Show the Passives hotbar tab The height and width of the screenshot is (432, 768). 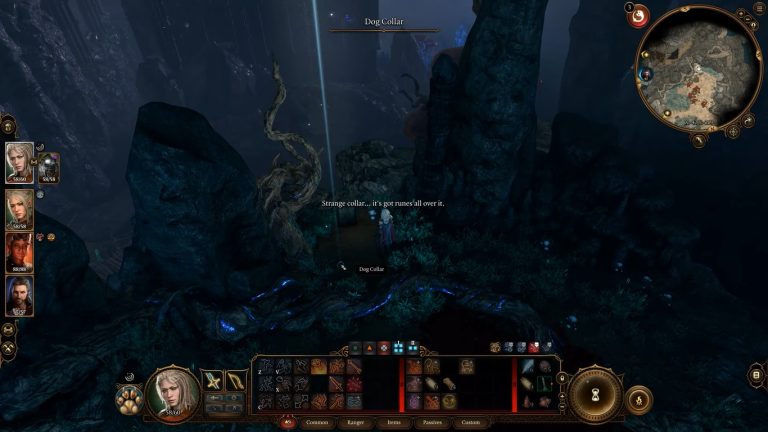433,423
